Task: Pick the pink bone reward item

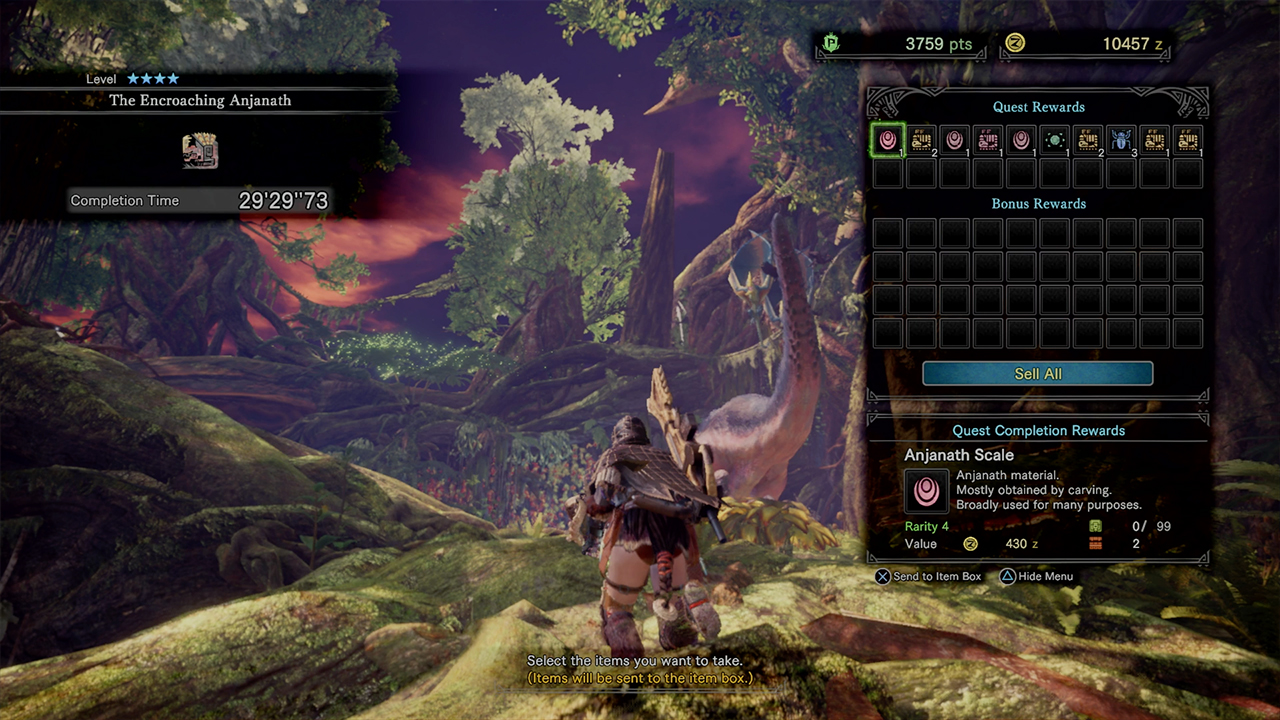Action: coord(987,140)
